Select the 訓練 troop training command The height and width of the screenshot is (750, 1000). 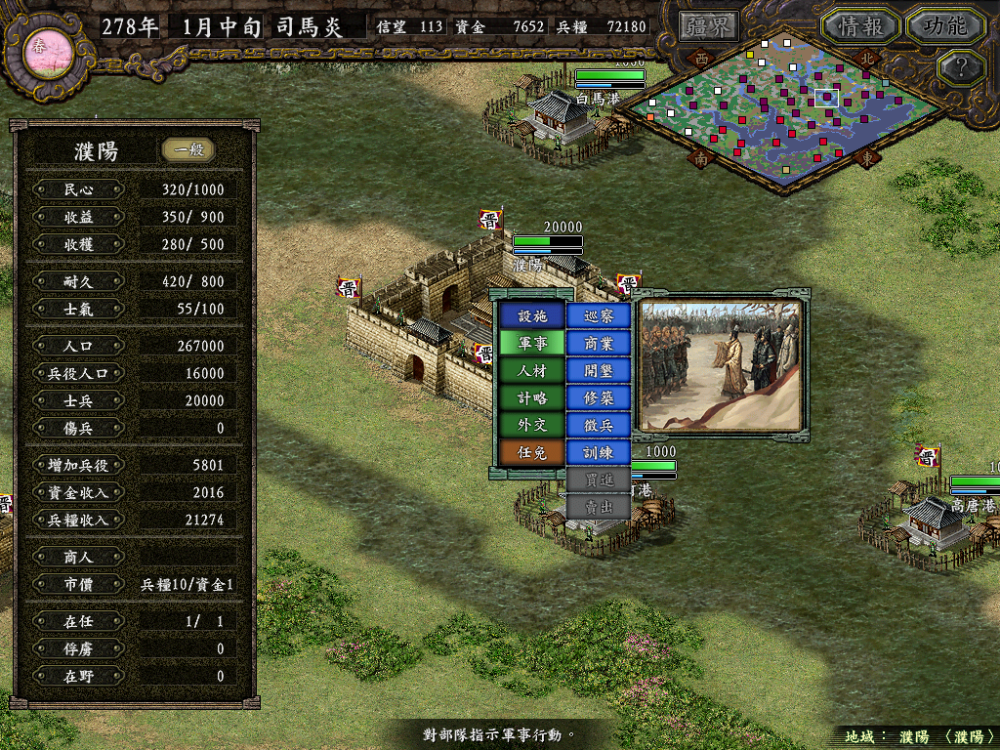598,452
